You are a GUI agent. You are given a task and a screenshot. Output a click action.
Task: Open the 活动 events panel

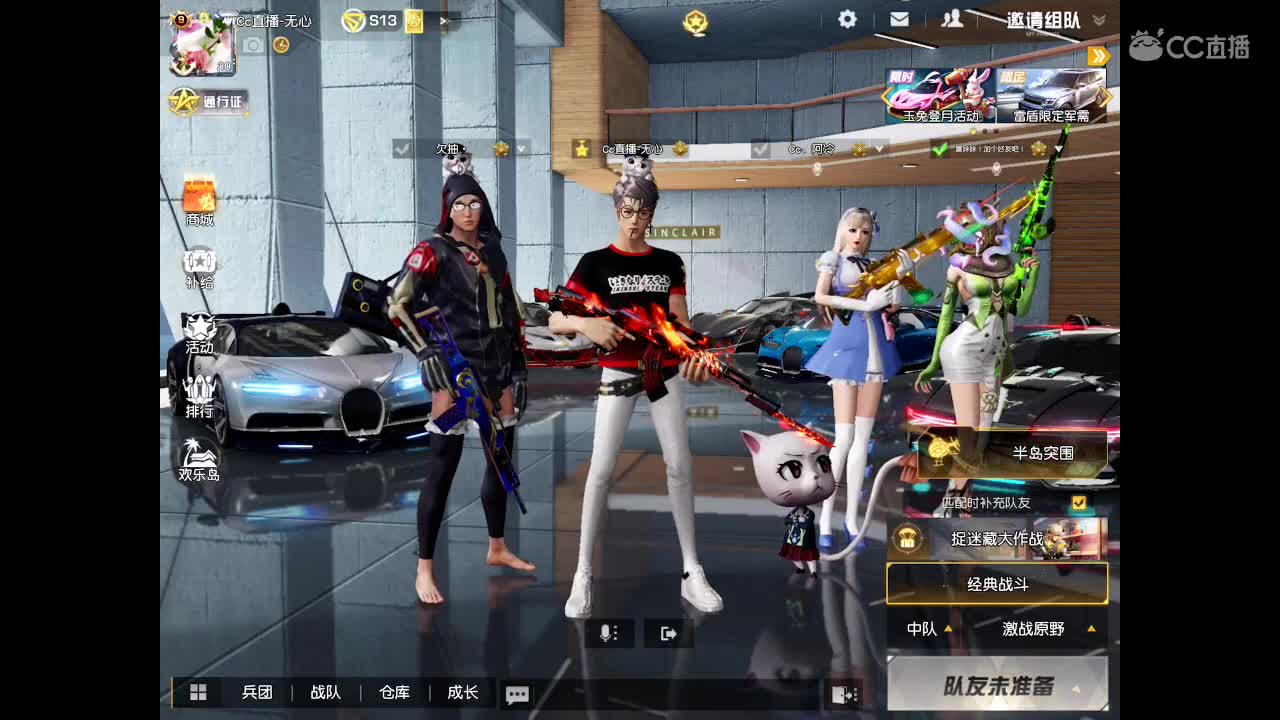(200, 332)
